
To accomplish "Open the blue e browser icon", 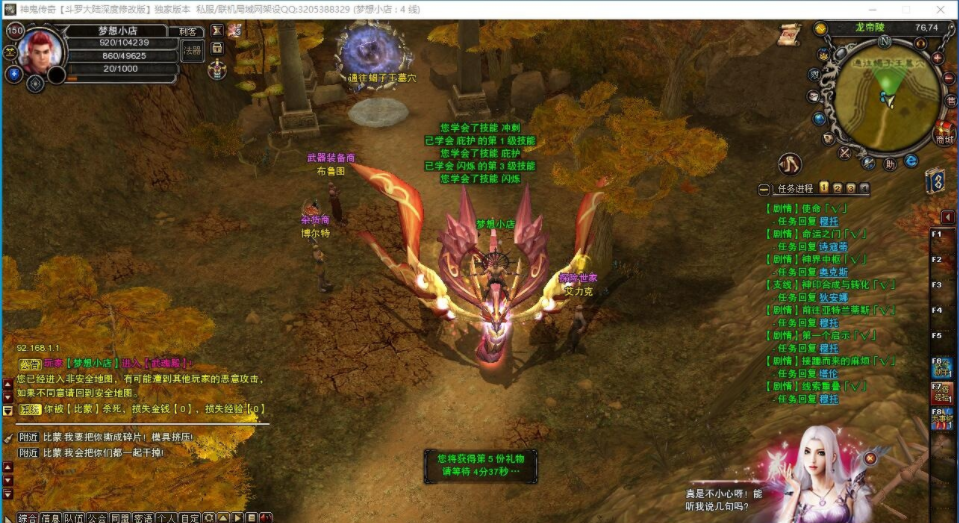I will (x=911, y=161).
